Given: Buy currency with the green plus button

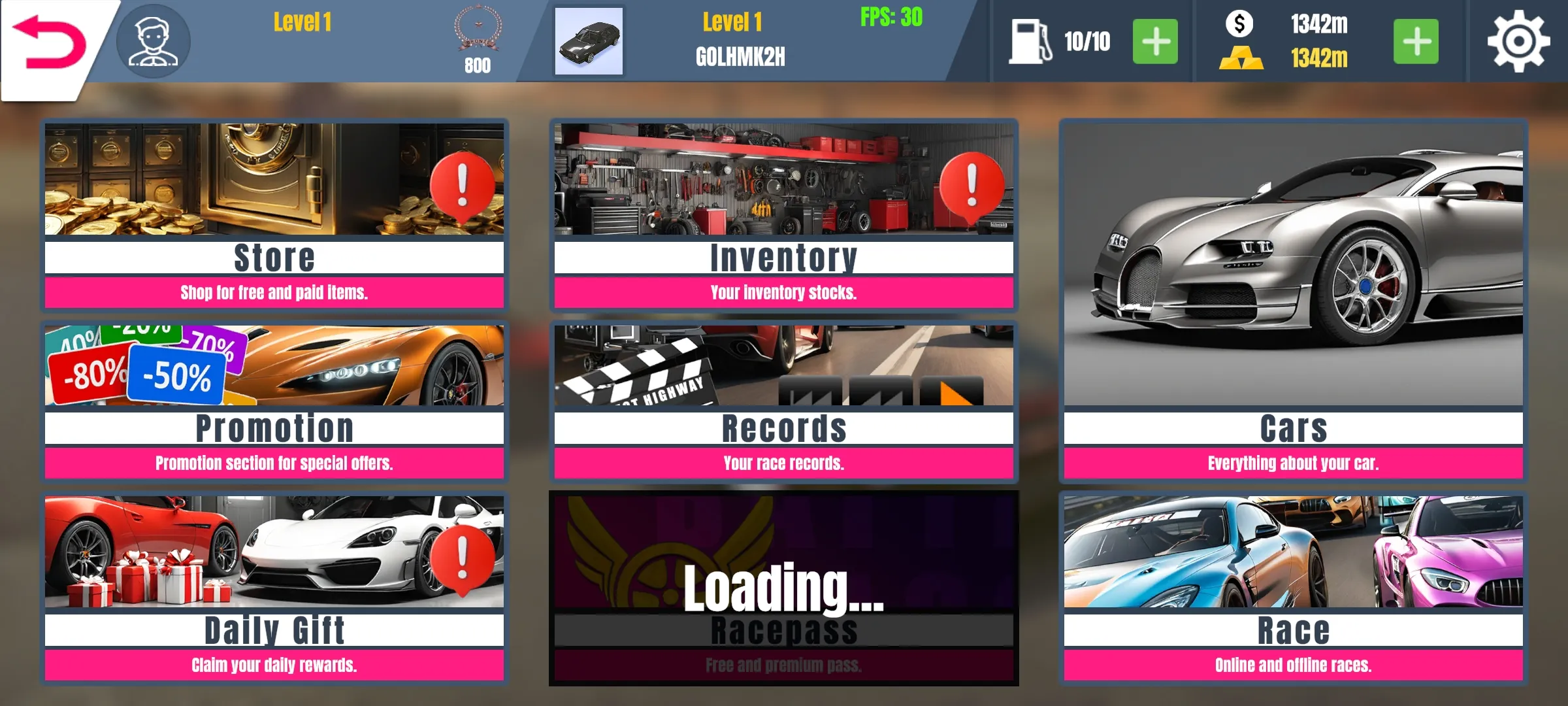Looking at the screenshot, I should [x=1415, y=42].
